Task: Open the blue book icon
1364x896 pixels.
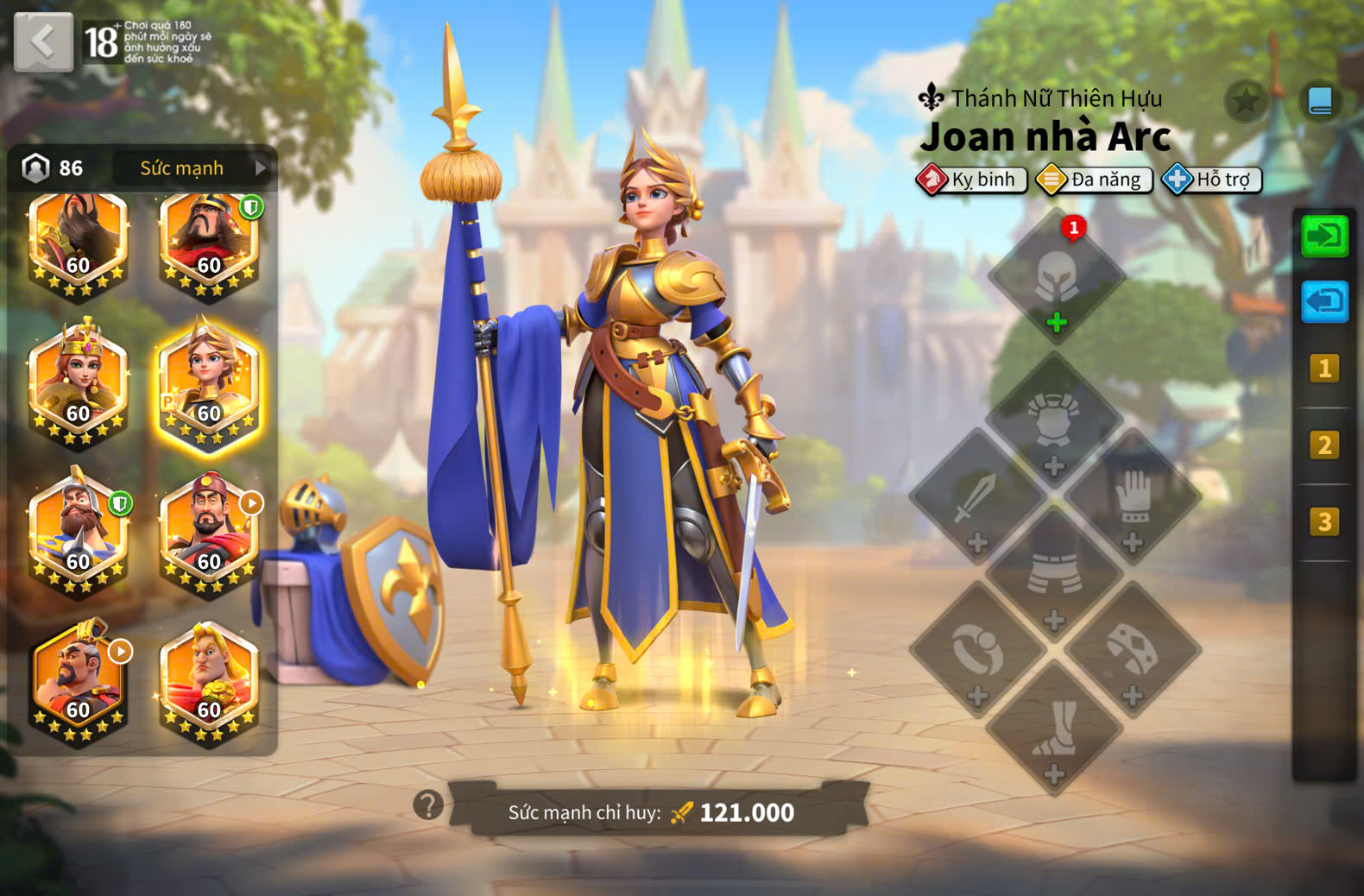Action: pos(1320,102)
